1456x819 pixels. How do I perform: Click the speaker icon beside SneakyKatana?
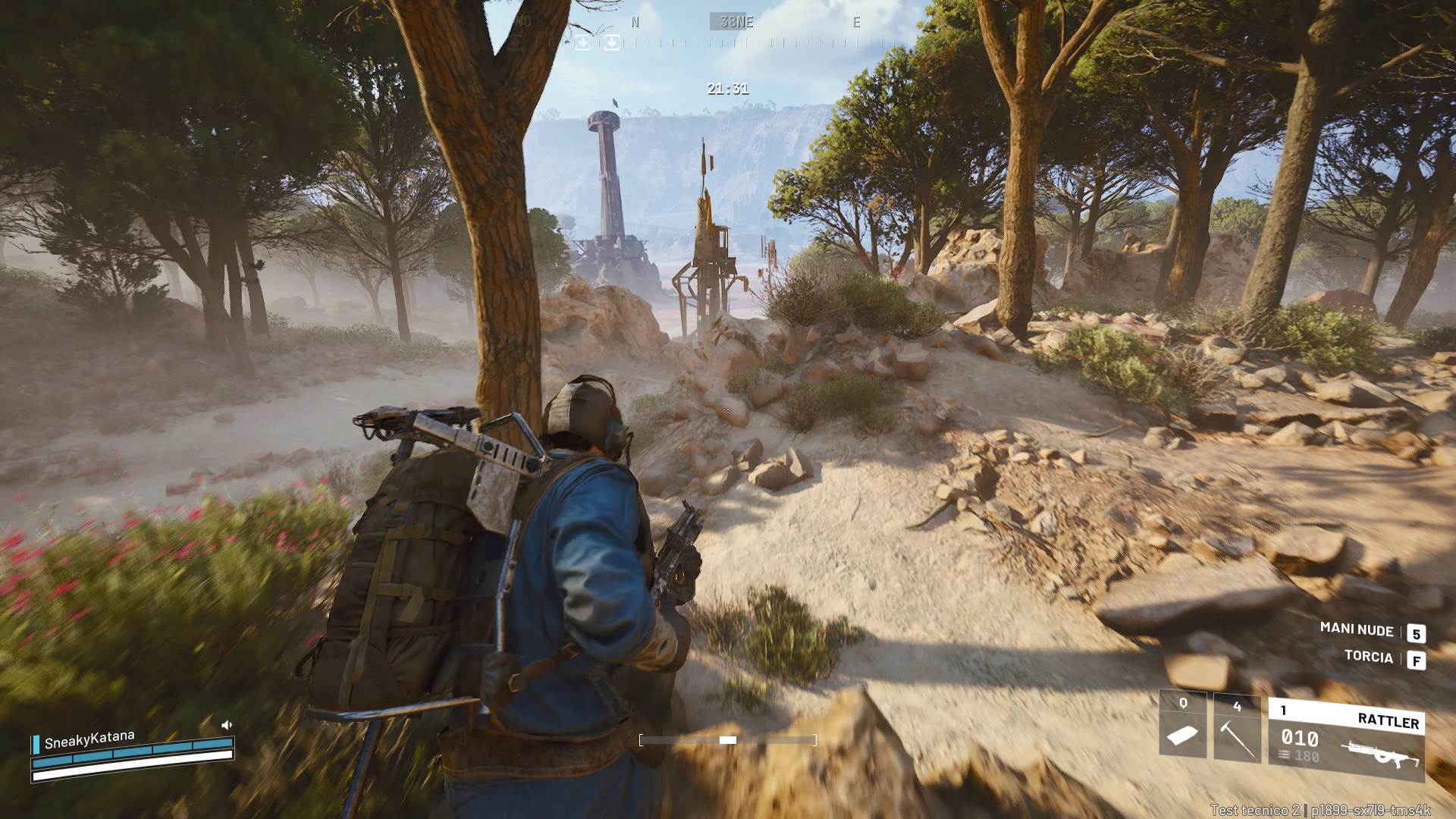pos(226,725)
